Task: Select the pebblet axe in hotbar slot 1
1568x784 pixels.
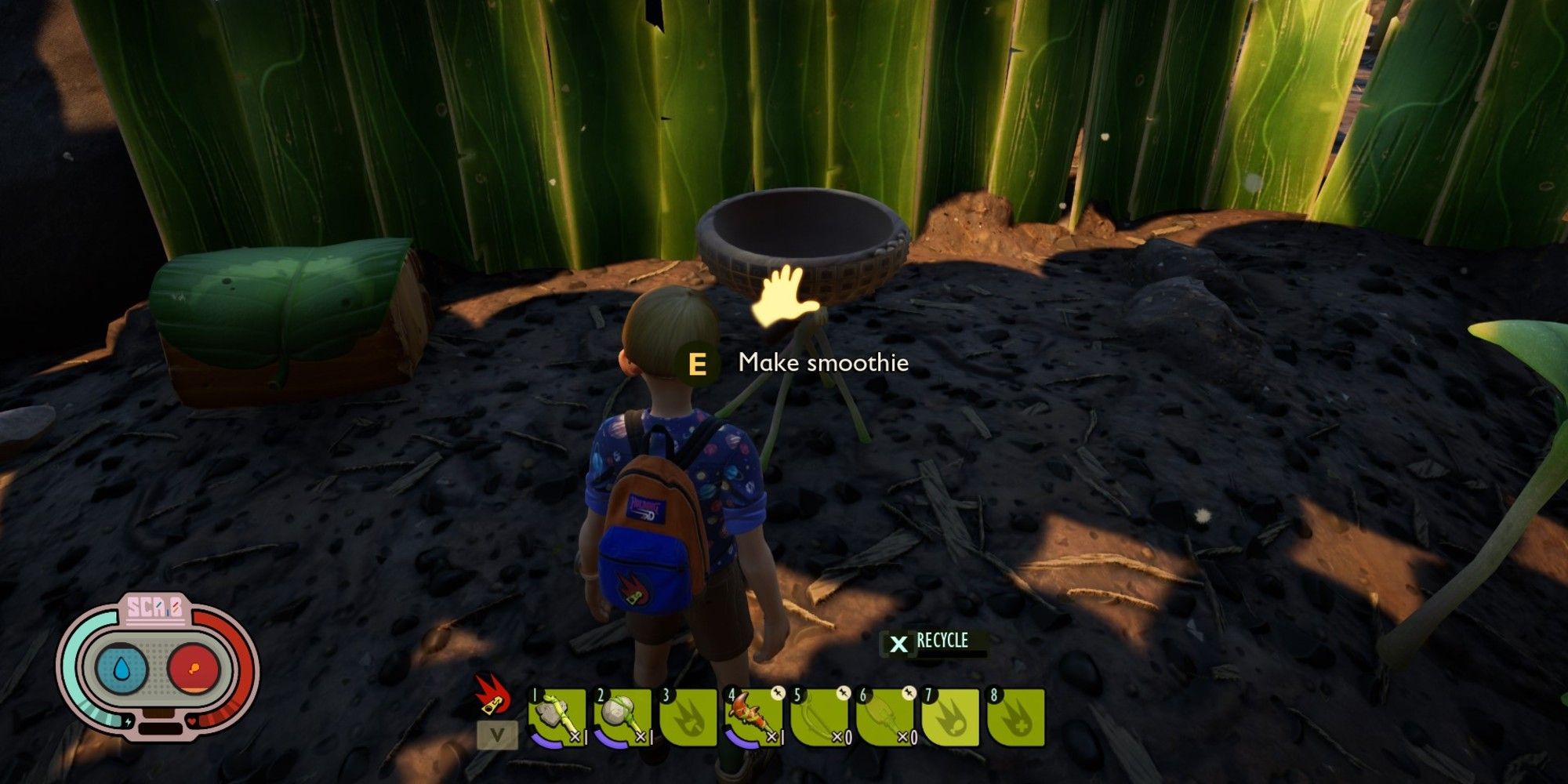Action: tap(557, 717)
